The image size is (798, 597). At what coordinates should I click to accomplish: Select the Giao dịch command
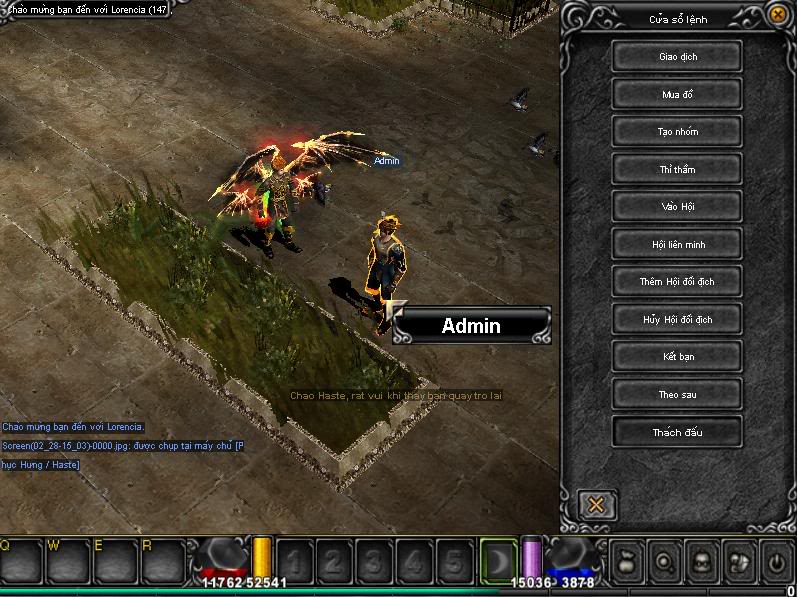click(x=677, y=57)
